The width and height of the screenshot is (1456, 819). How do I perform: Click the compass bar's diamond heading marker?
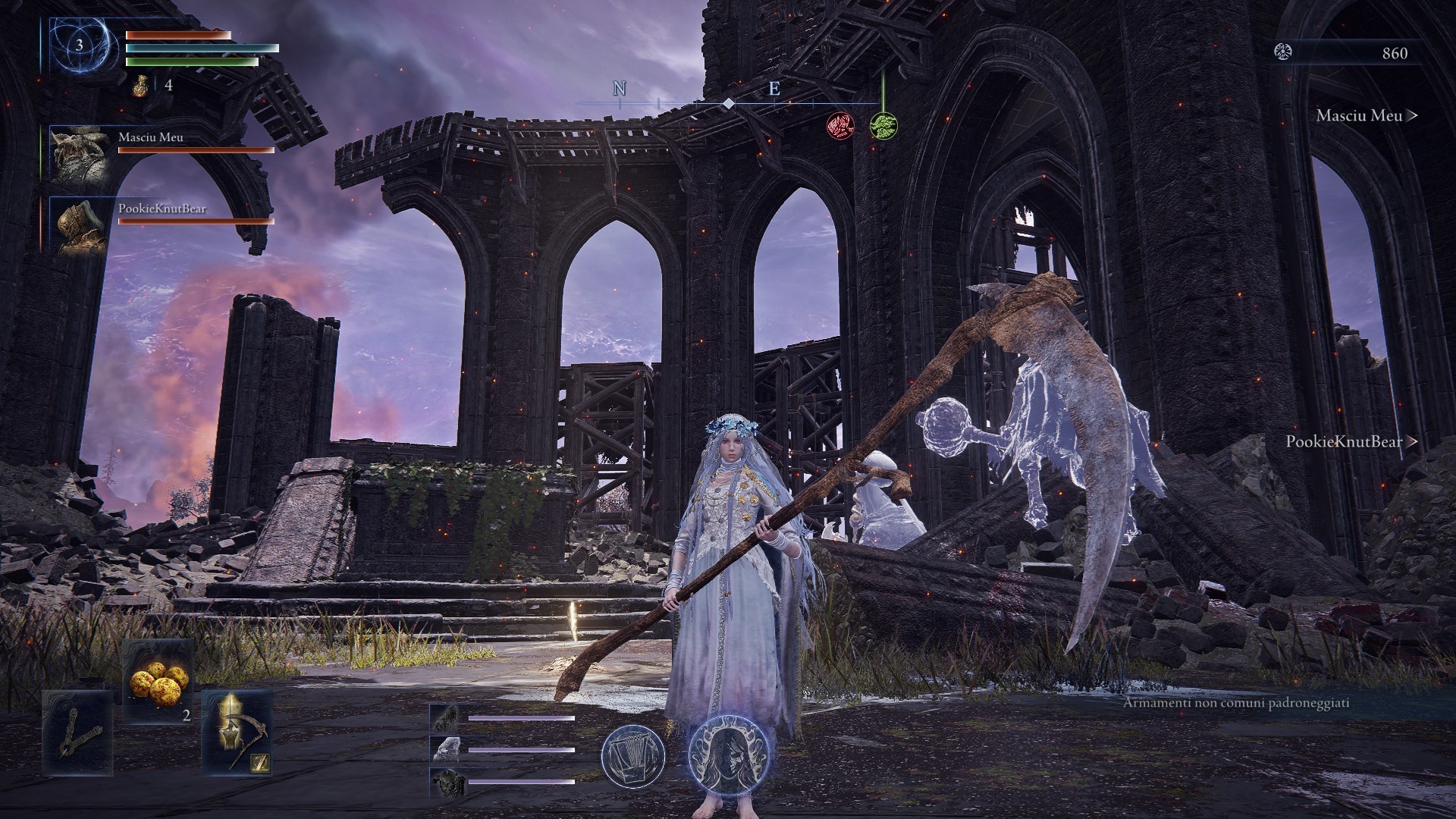727,103
